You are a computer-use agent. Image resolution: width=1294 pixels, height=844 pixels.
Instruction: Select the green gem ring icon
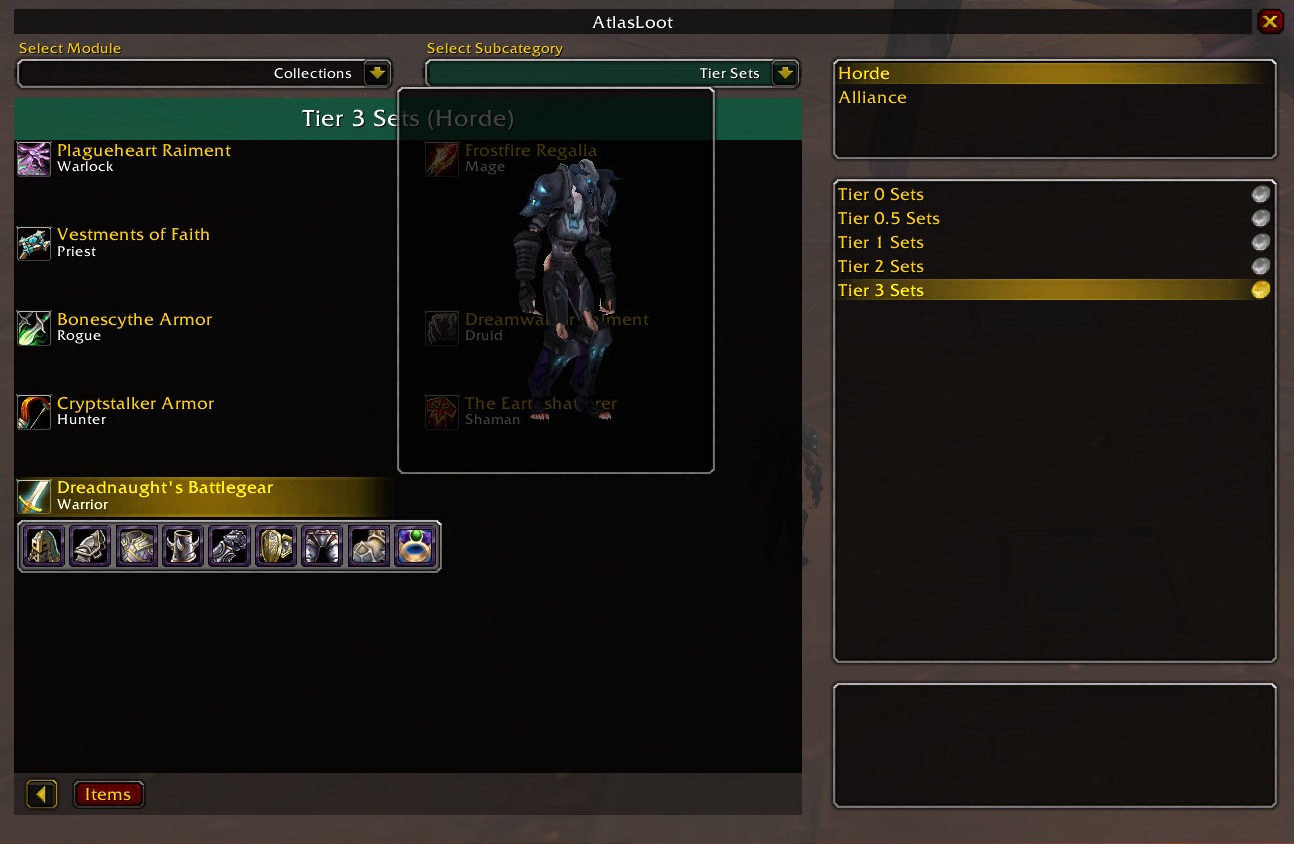pyautogui.click(x=416, y=546)
